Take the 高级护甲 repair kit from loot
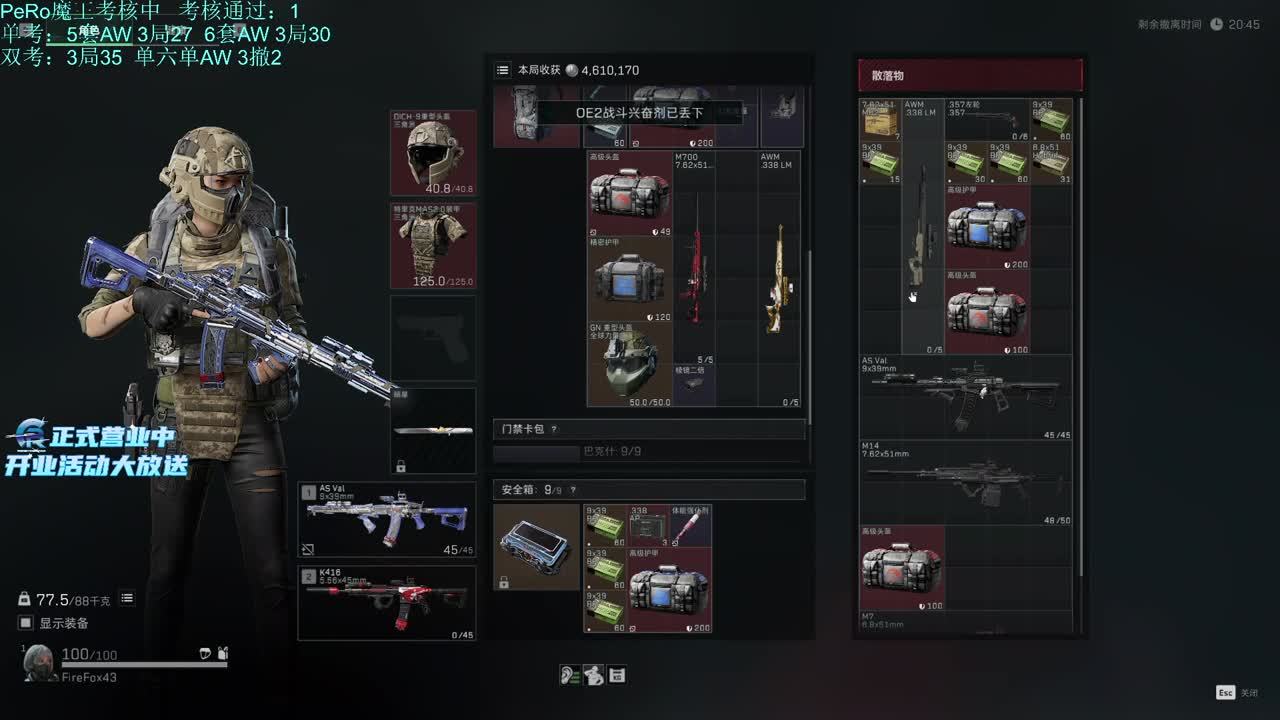Viewport: 1280px width, 720px height. click(987, 227)
